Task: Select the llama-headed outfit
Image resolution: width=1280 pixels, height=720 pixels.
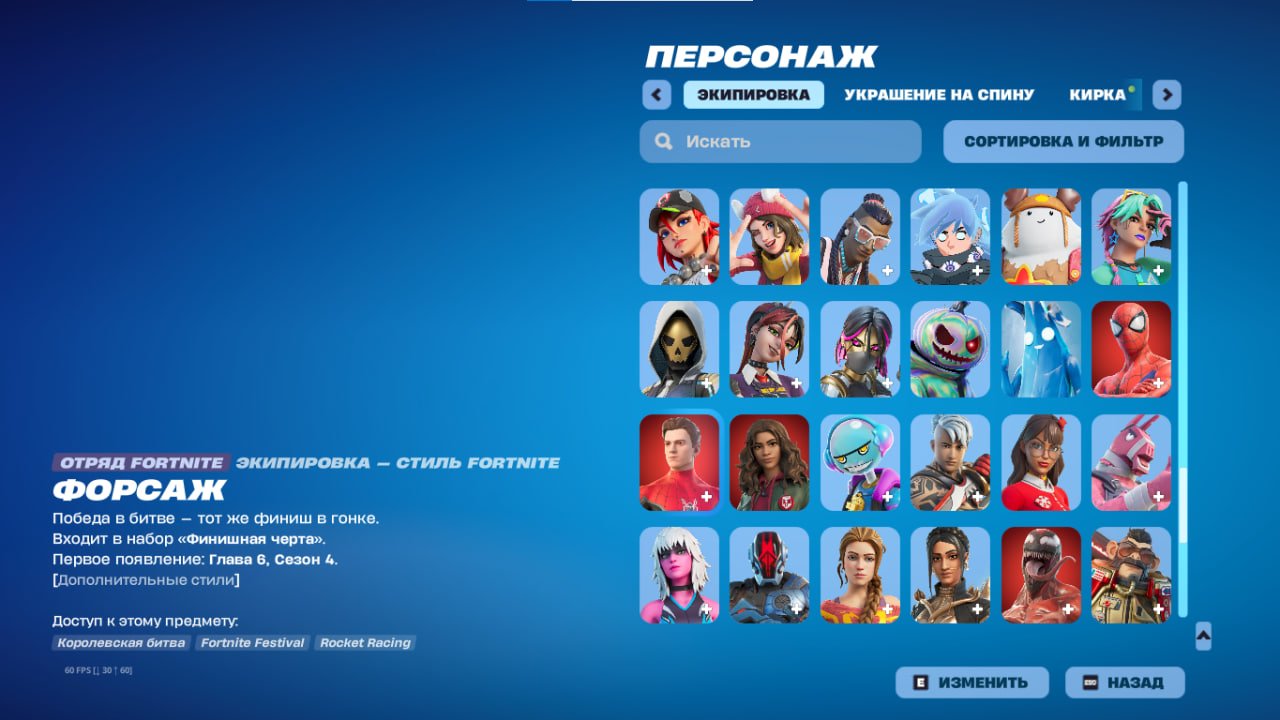Action: (1131, 462)
